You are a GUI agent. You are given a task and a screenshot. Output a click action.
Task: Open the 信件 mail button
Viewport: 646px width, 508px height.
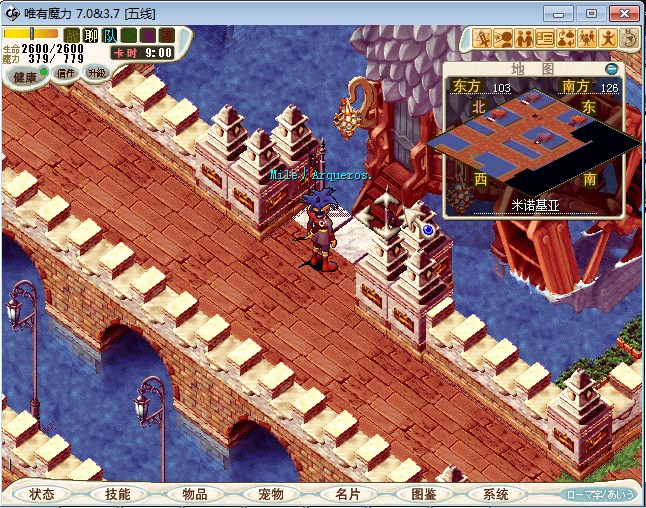coord(66,73)
